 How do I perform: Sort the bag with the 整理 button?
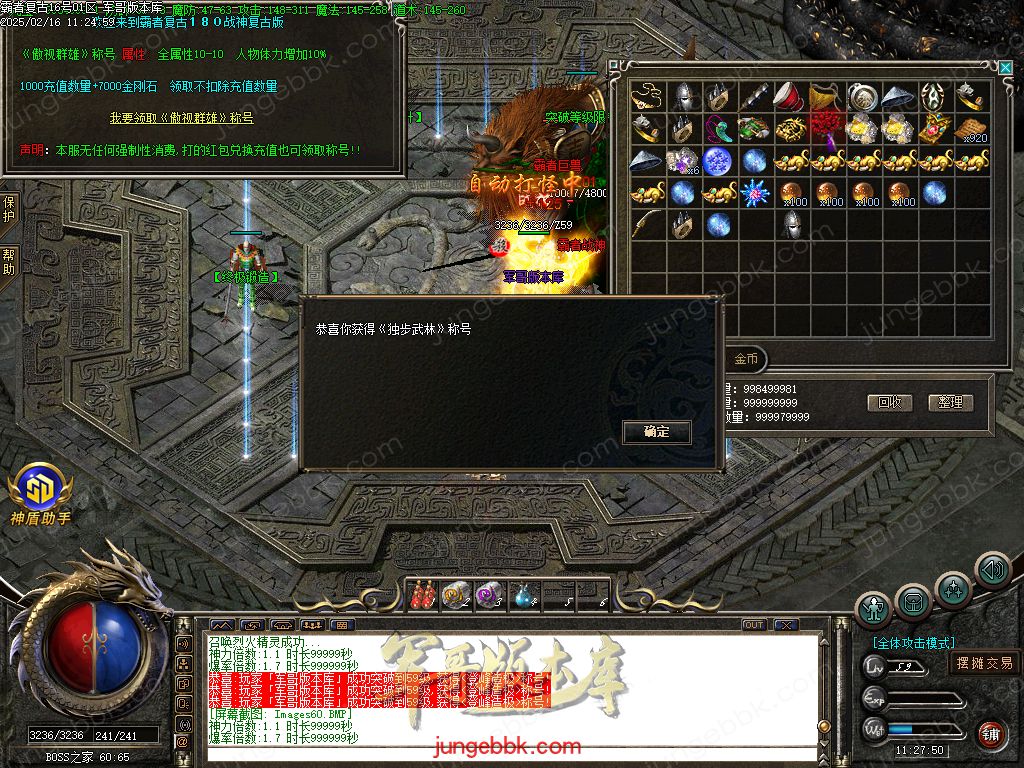coord(950,402)
